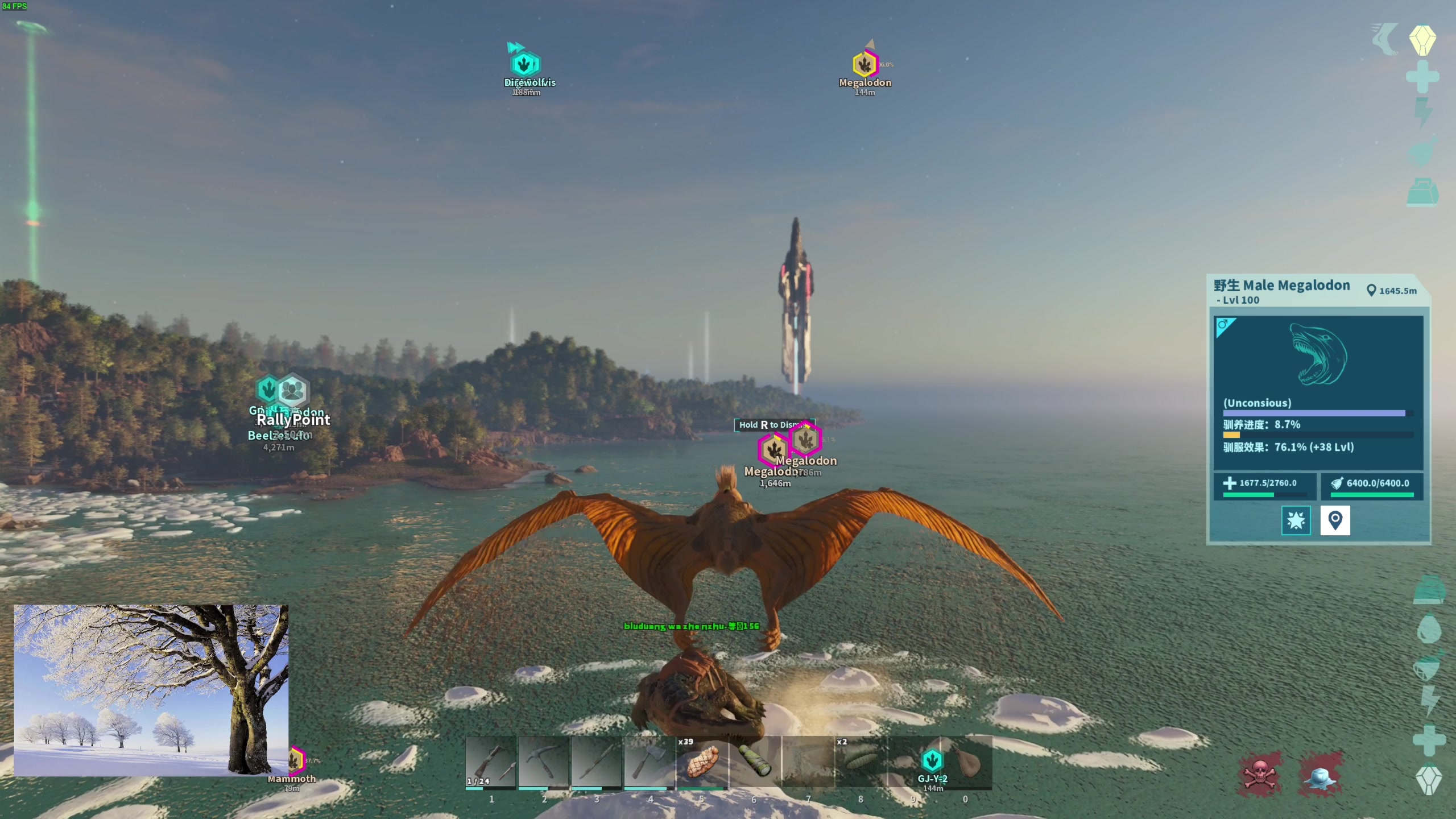
Task: Toggle the map pin button on Megalodon panel
Action: (1335, 520)
